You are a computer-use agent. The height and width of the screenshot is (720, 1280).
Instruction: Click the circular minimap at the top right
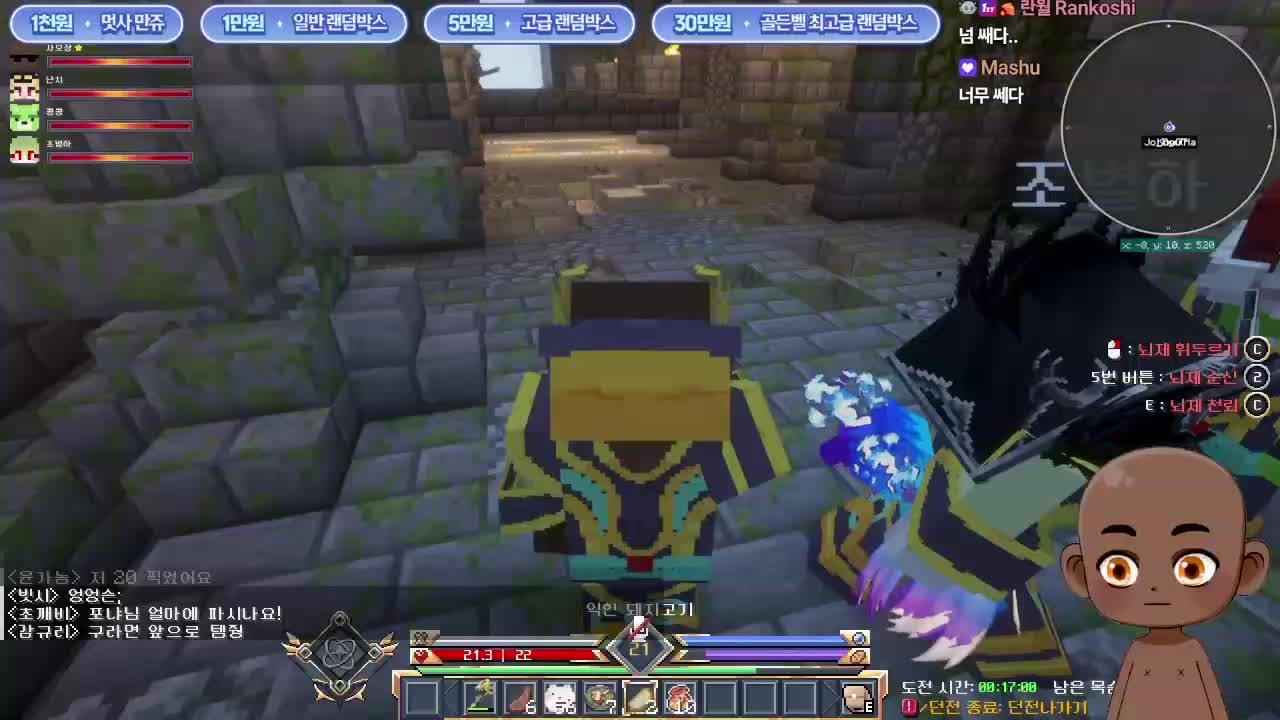click(x=1170, y=125)
